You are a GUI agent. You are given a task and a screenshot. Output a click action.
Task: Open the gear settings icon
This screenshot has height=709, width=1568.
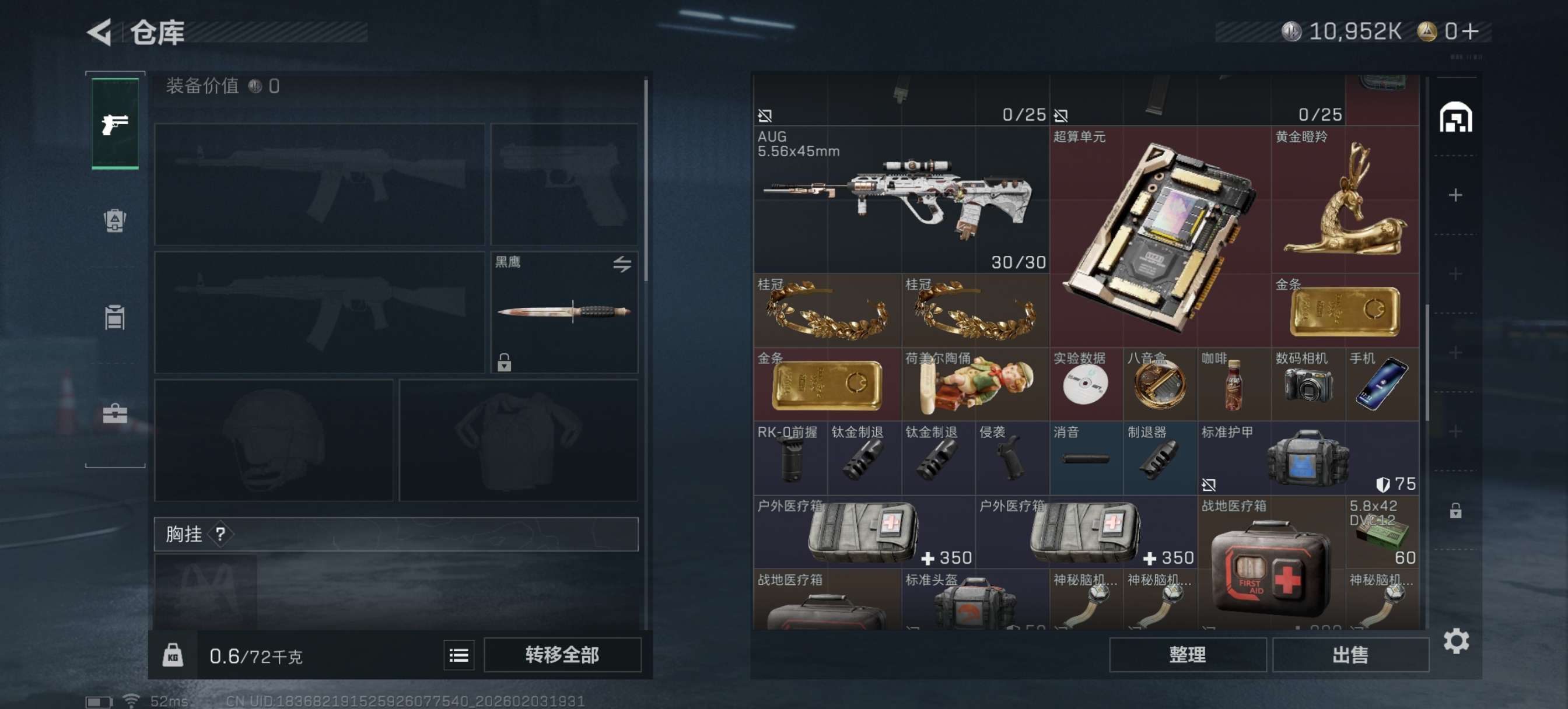point(1456,641)
